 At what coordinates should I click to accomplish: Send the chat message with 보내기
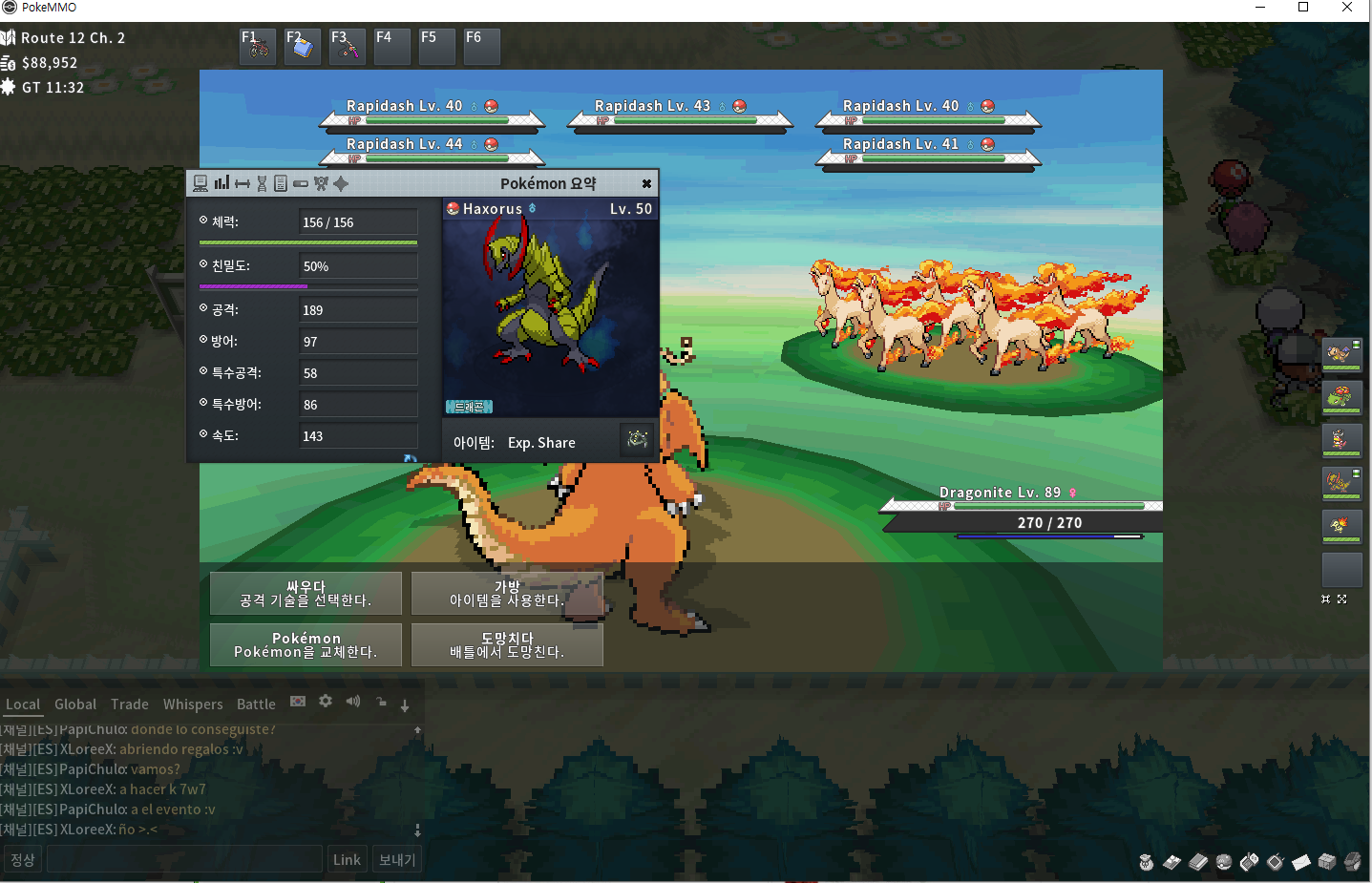coord(397,859)
